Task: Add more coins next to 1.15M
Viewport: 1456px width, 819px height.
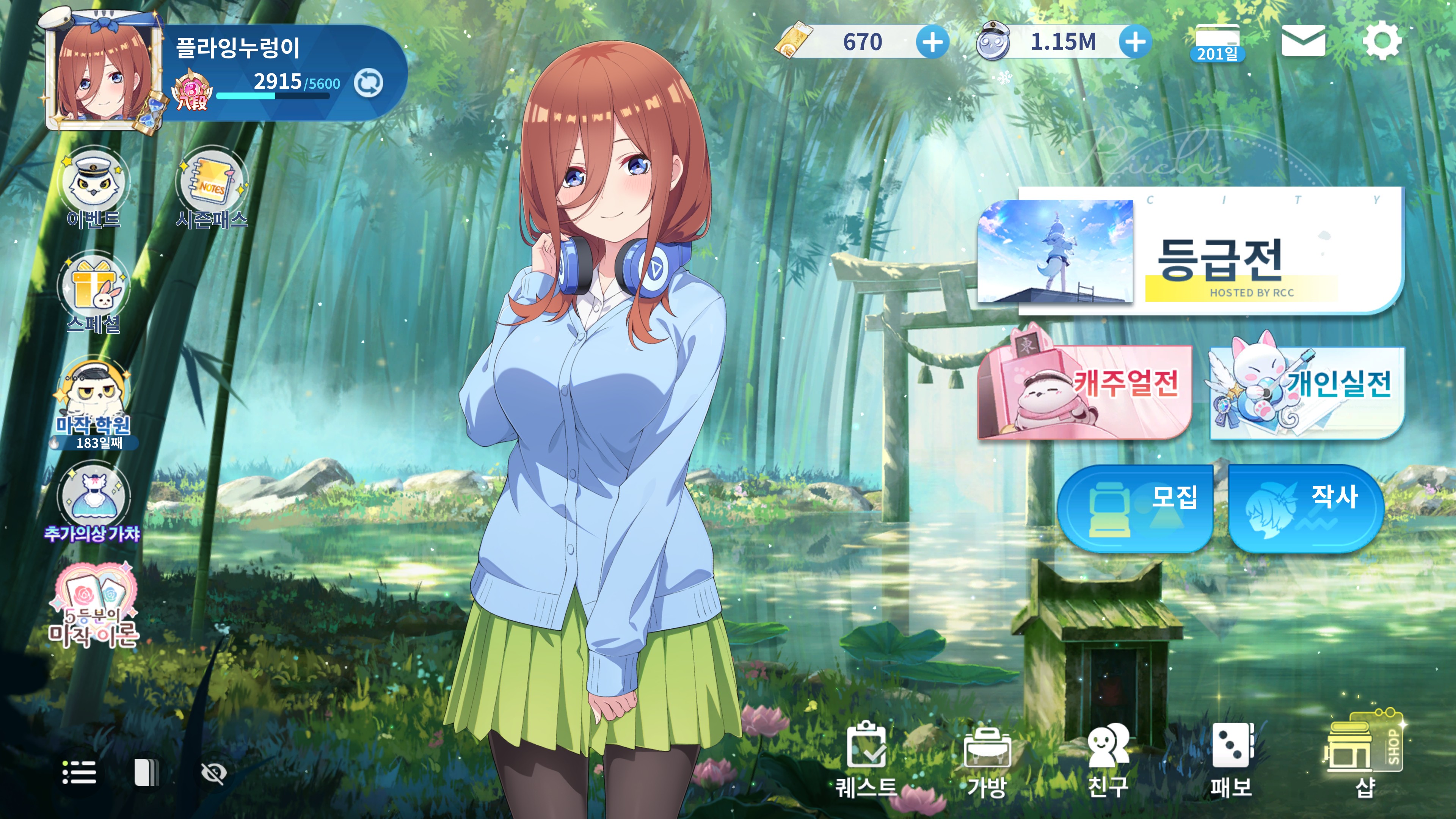Action: 1135,42
